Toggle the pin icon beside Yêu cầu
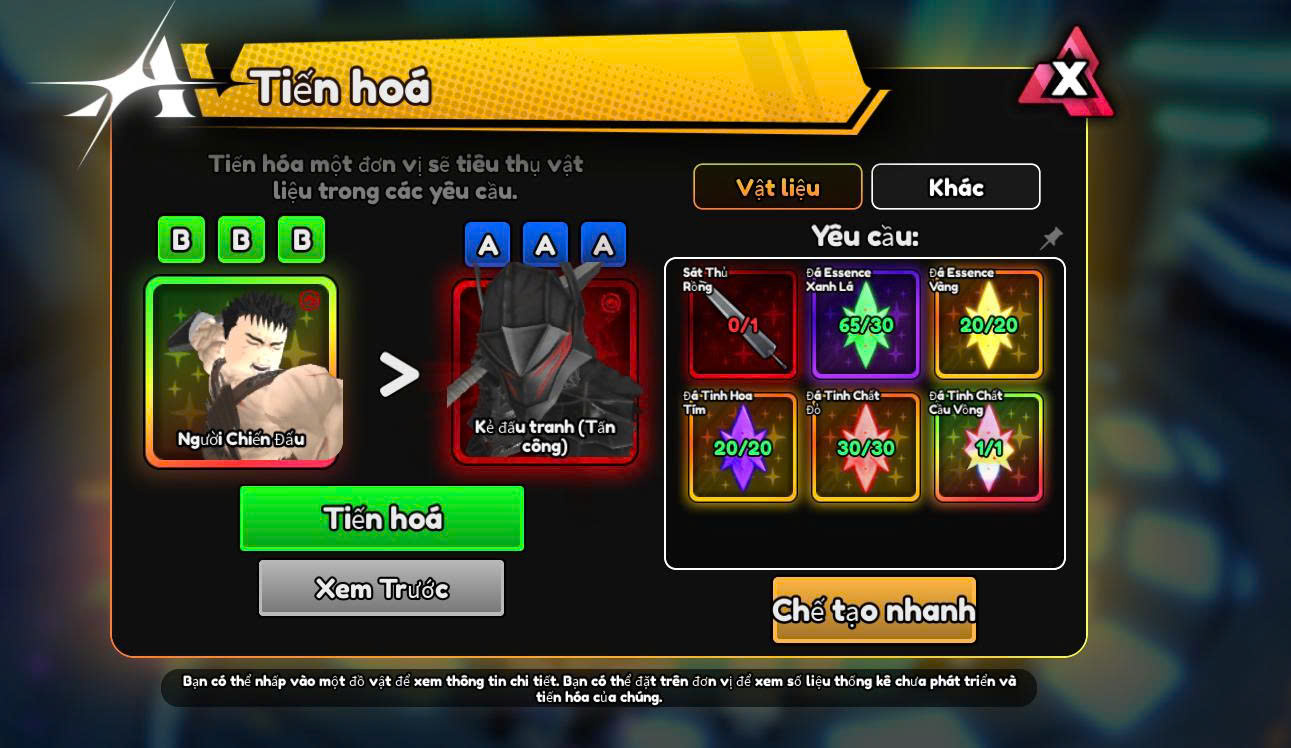This screenshot has height=748, width=1291. (x=1051, y=238)
